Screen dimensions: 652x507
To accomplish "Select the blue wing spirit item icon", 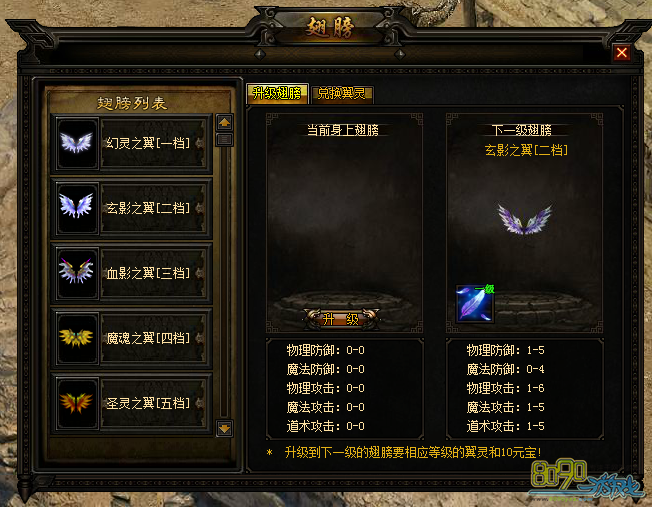I will (x=474, y=303).
